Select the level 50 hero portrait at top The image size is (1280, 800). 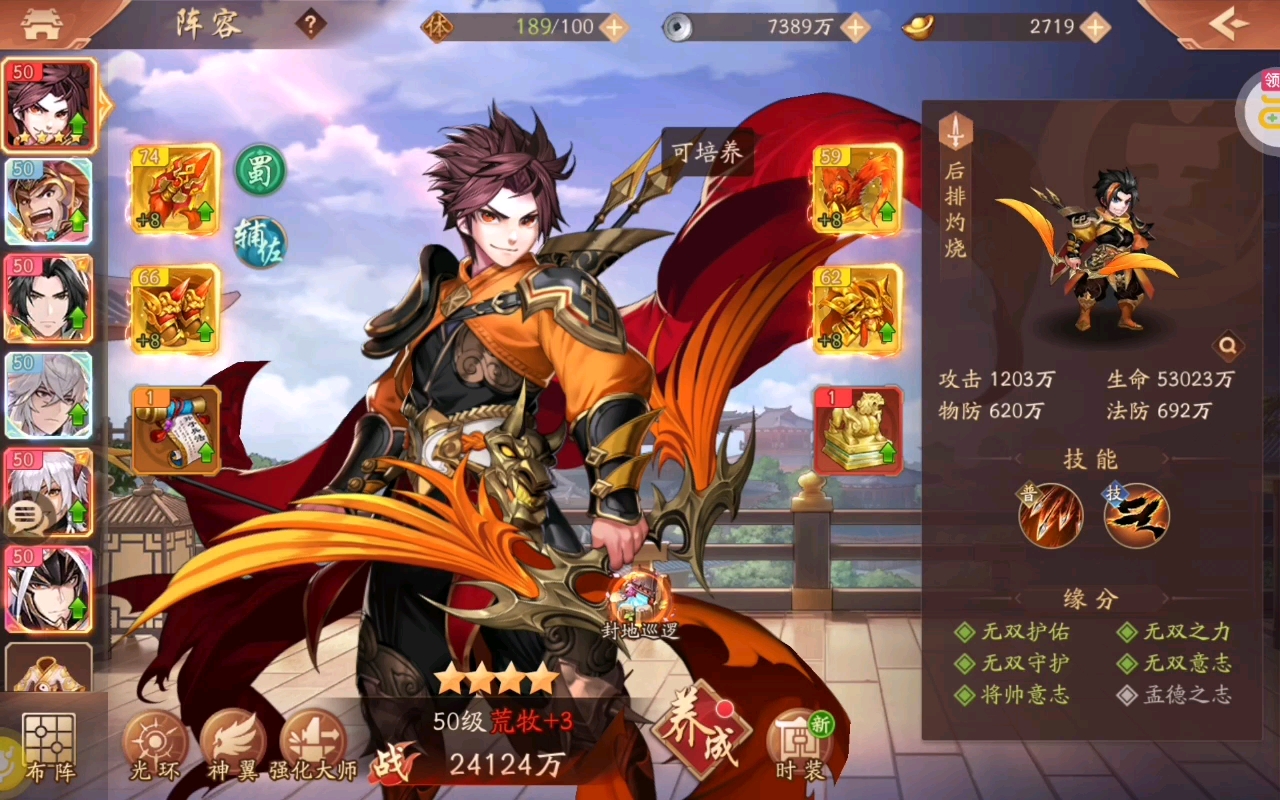tap(50, 103)
